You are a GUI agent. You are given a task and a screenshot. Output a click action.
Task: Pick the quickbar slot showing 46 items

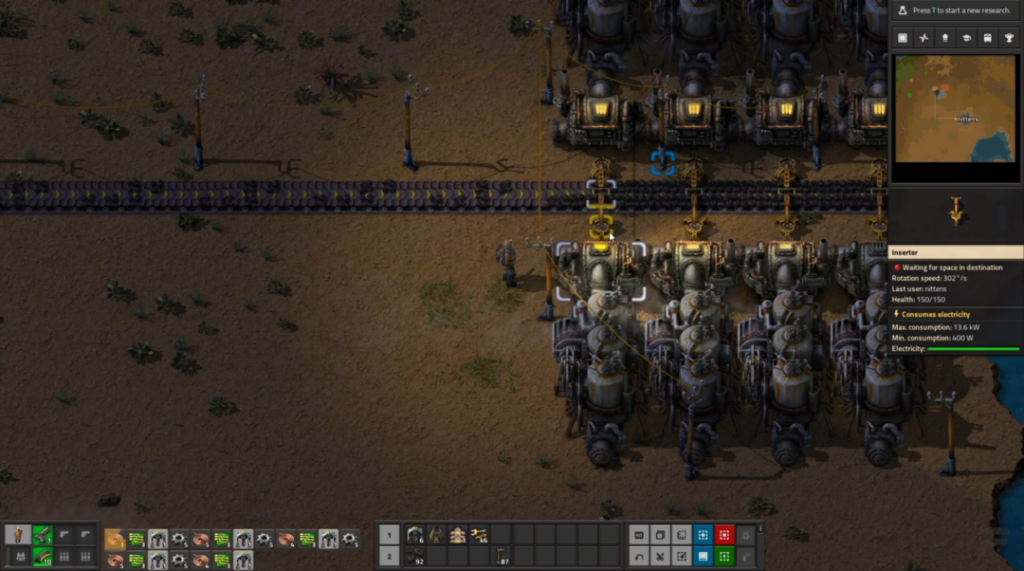click(x=479, y=535)
